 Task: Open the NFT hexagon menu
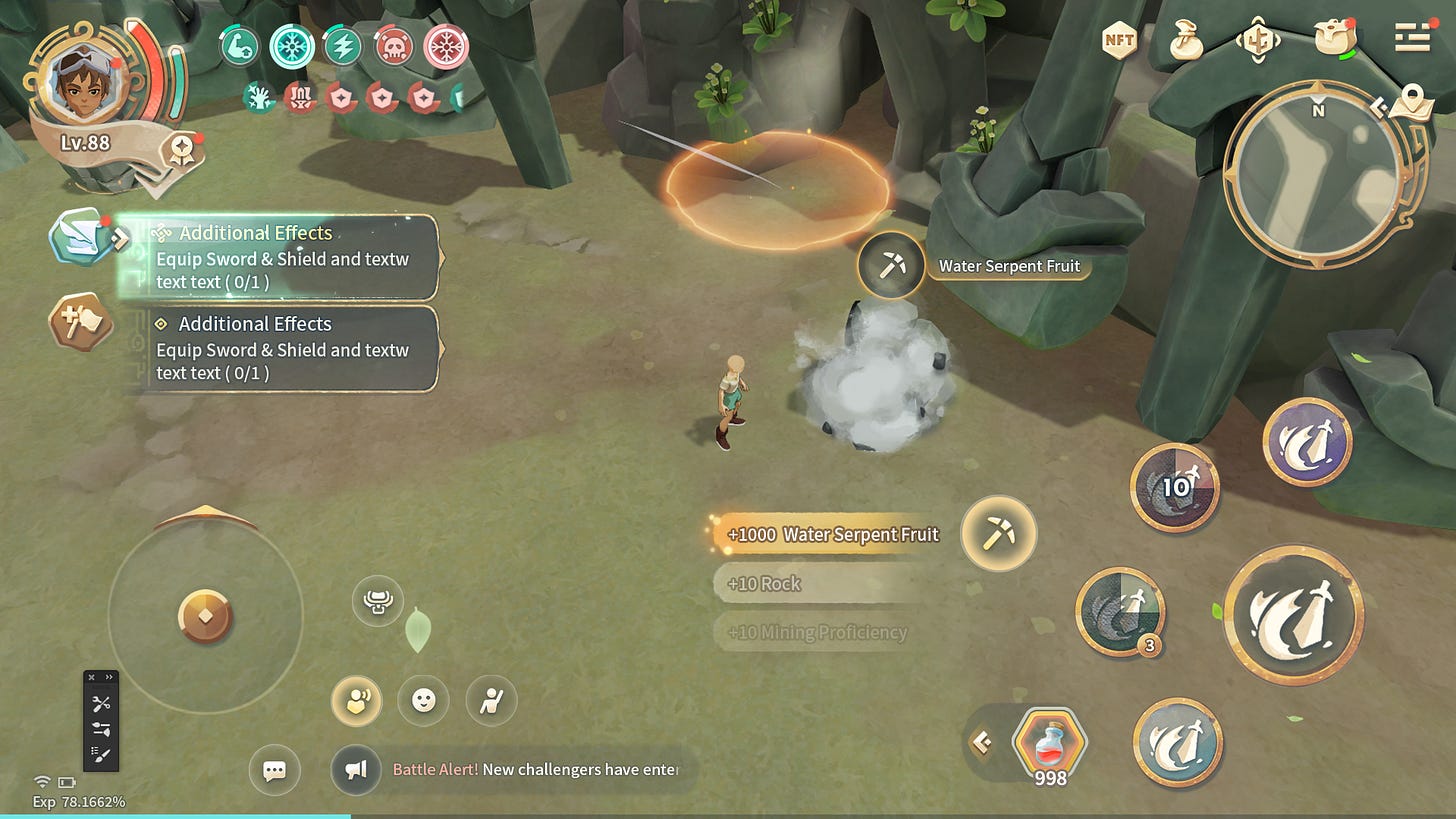1119,41
